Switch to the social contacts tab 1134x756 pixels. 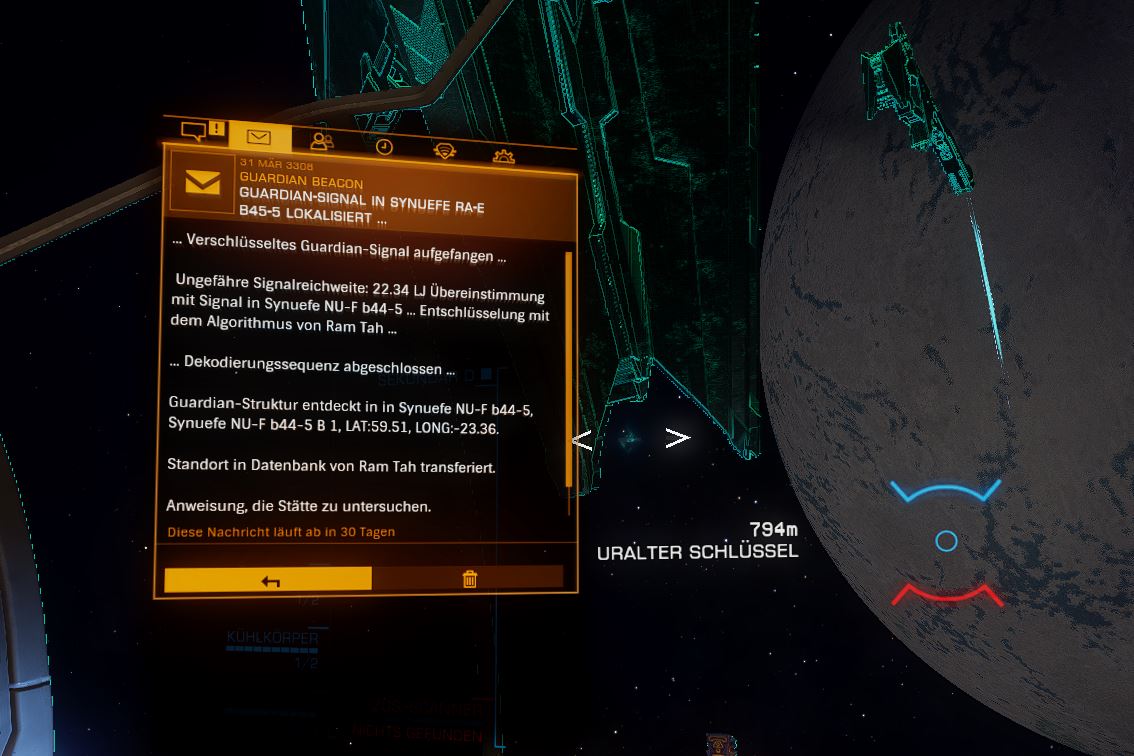(322, 142)
